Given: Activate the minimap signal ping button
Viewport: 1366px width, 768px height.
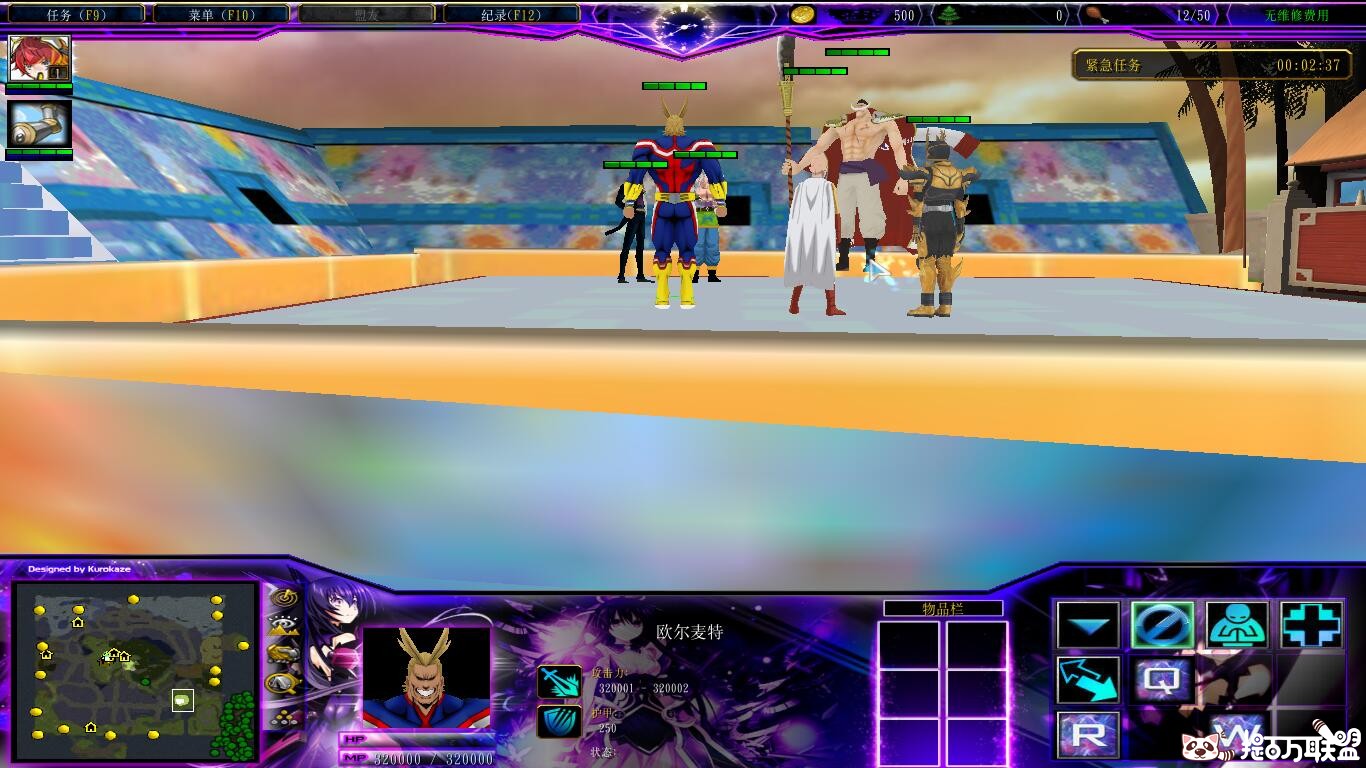Looking at the screenshot, I should pos(284,597).
